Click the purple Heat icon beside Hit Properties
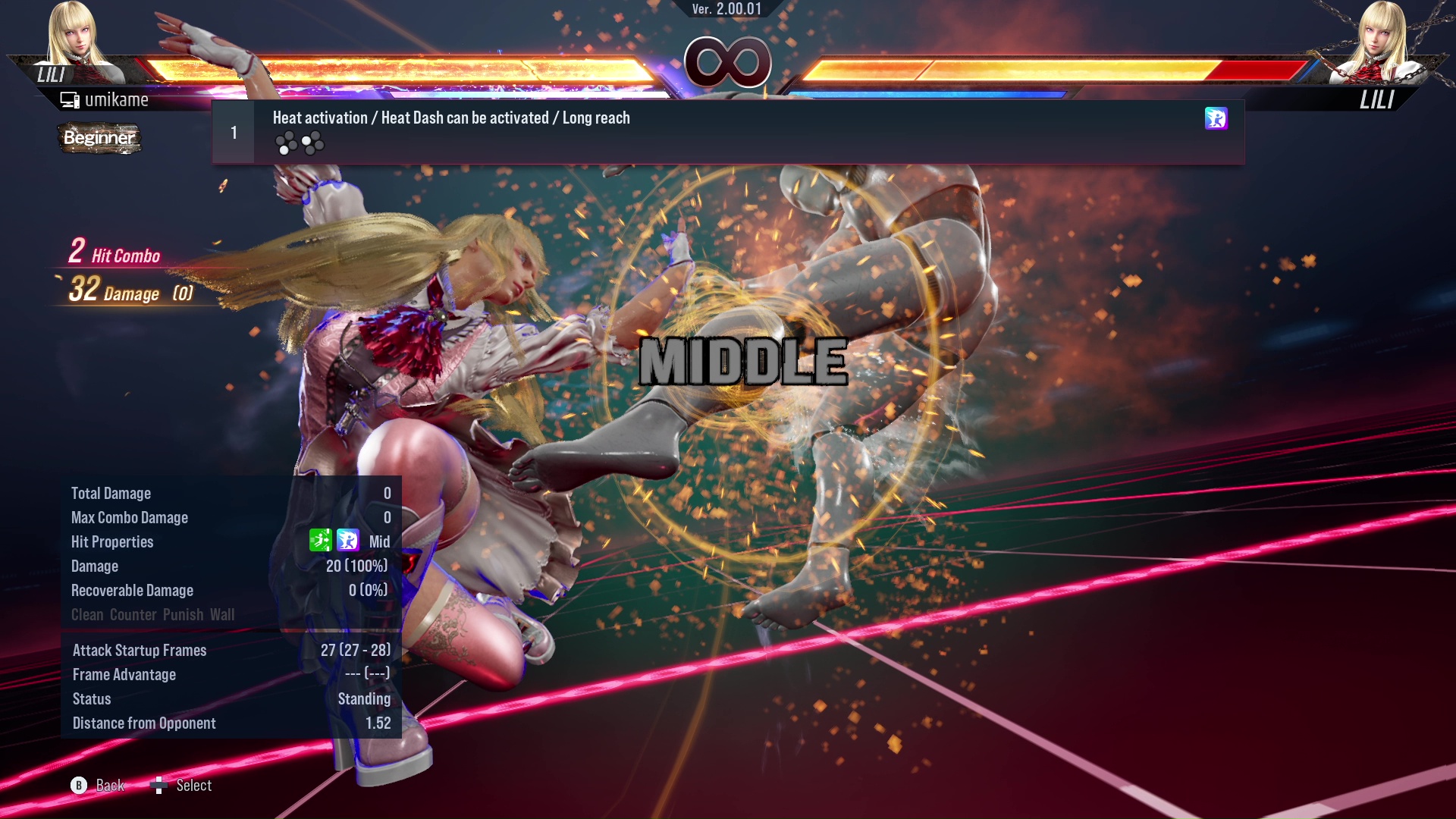 click(x=348, y=541)
